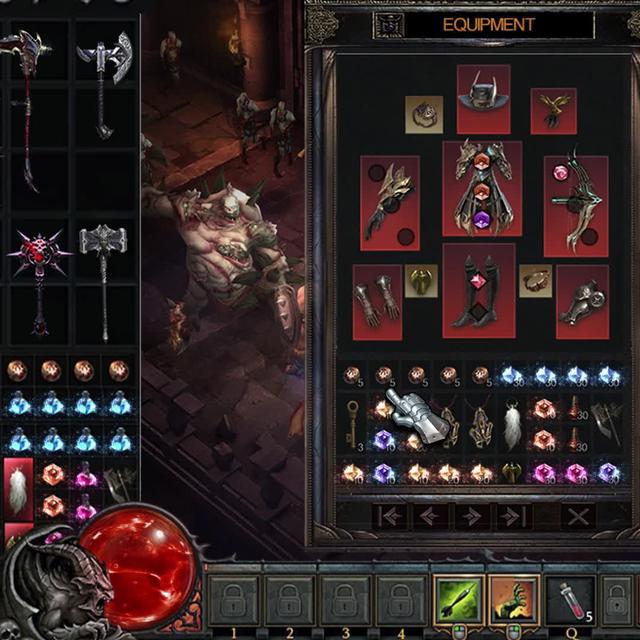Activate the green arrow shot skill
The image size is (640, 640).
point(458,600)
